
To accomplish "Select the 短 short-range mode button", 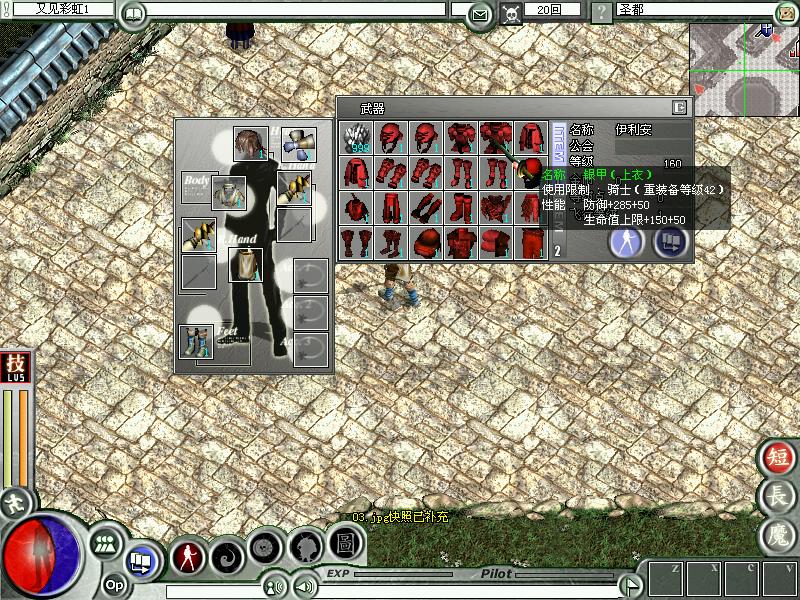I will (777, 457).
